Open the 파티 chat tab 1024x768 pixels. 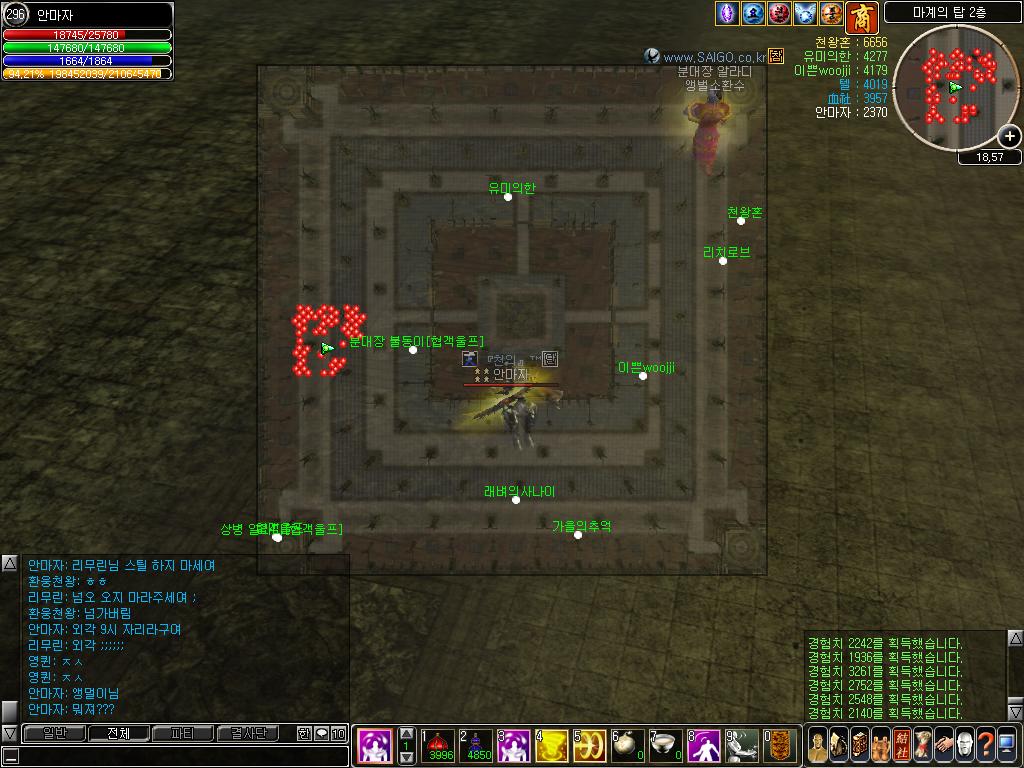[183, 734]
